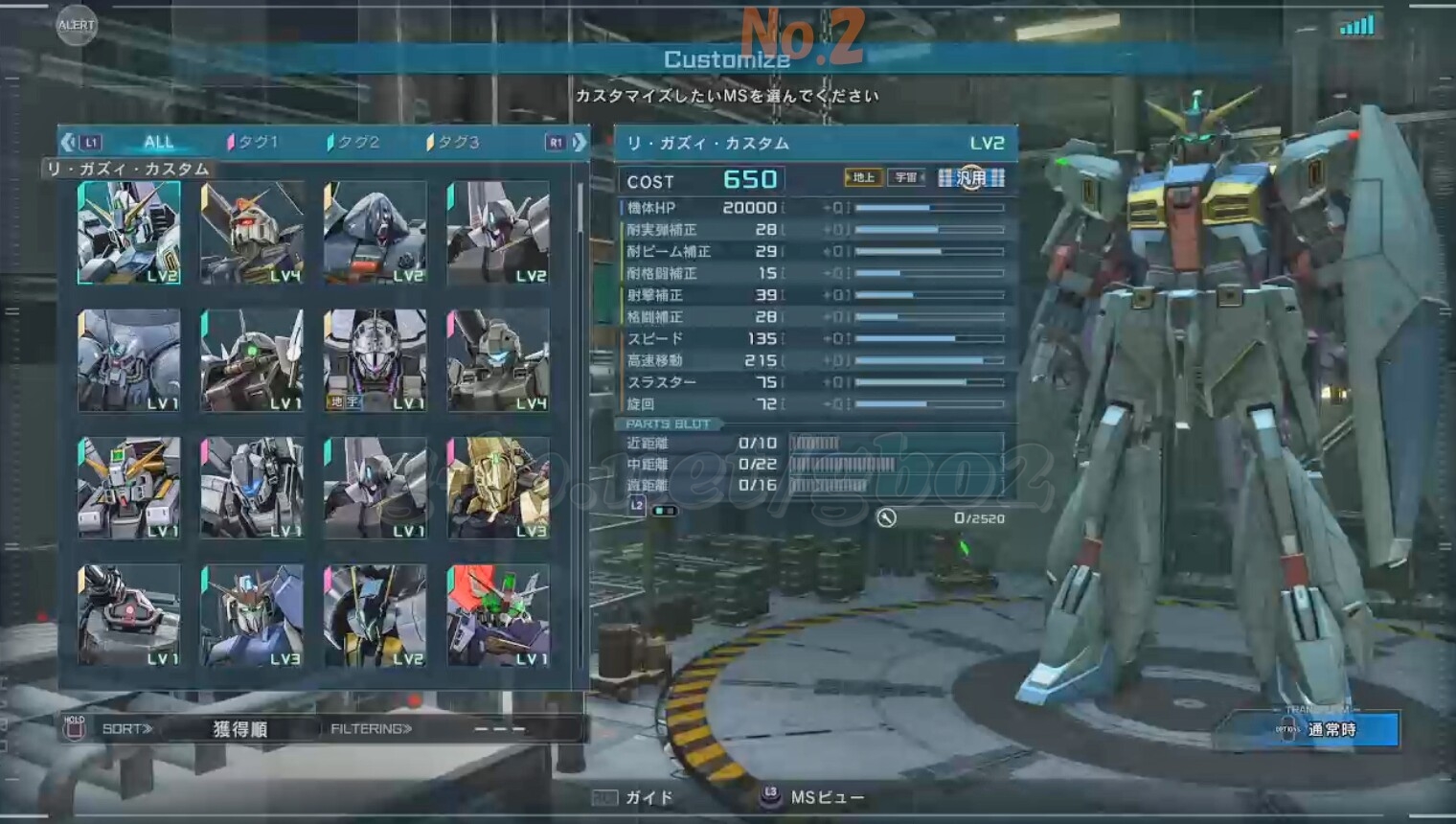Choose the red-eyed Gundam LV4 mobile suit
Image resolution: width=1456 pixels, height=824 pixels.
(252, 233)
